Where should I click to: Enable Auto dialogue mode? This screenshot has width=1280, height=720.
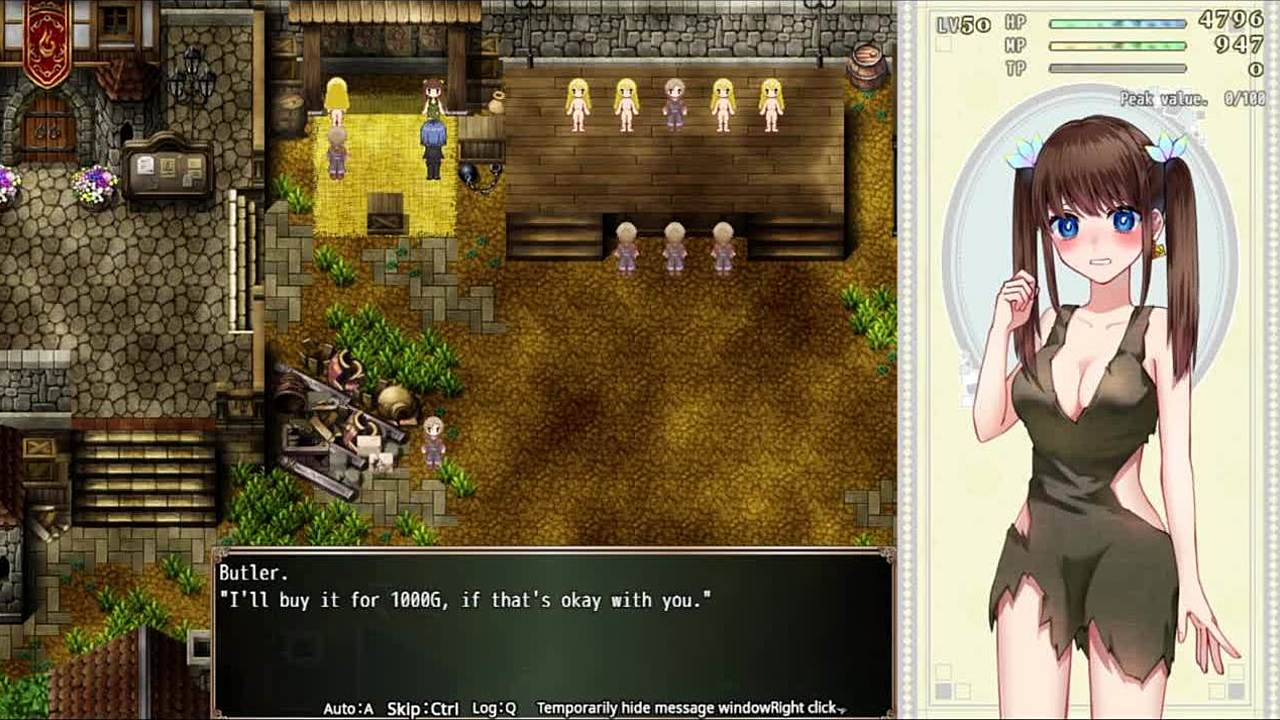(x=348, y=708)
